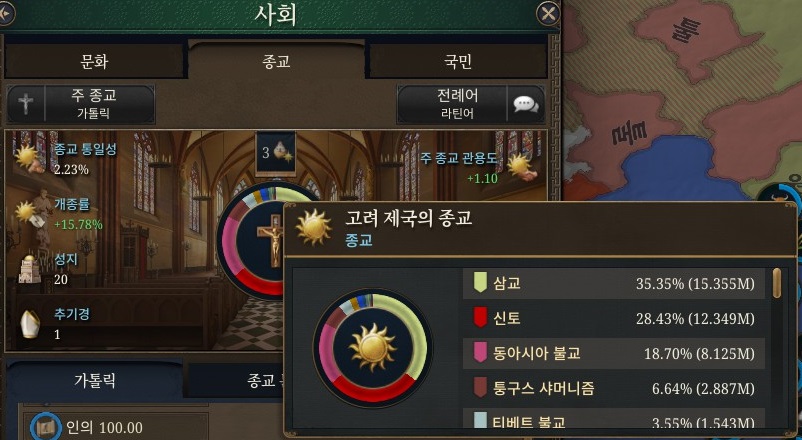Click the 퉁구스 샤머니즘 religion row

615,387
